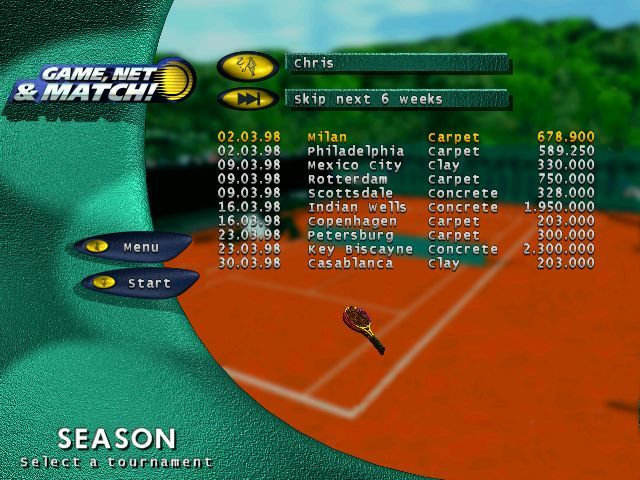Select the Petersburg carpet tournament
This screenshot has height=480, width=640.
(405, 235)
